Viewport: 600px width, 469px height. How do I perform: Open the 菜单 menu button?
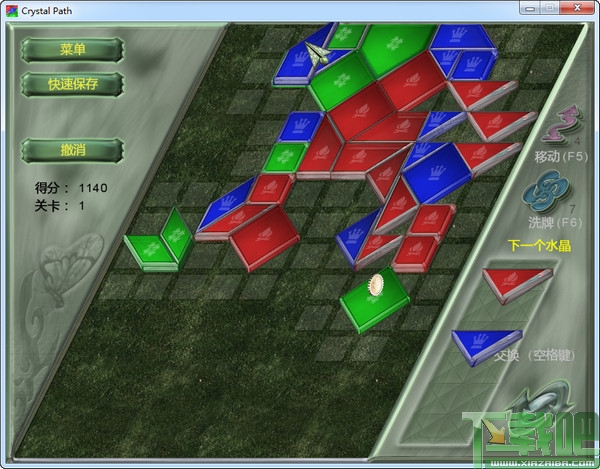point(72,49)
